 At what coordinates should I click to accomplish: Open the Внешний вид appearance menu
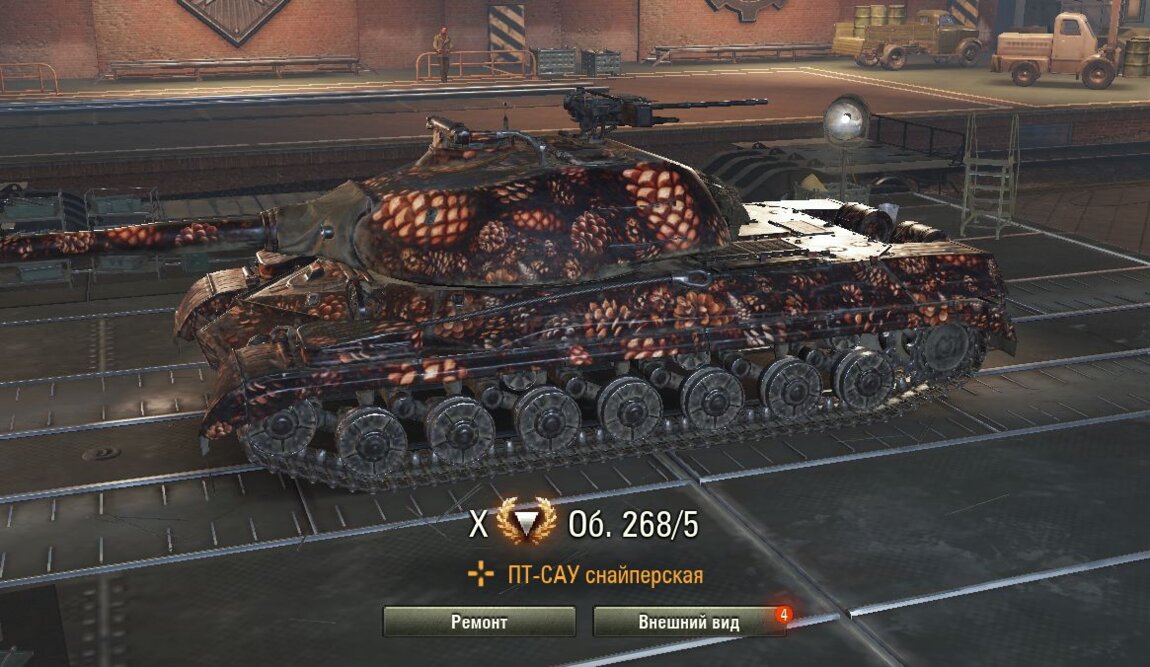(x=689, y=622)
